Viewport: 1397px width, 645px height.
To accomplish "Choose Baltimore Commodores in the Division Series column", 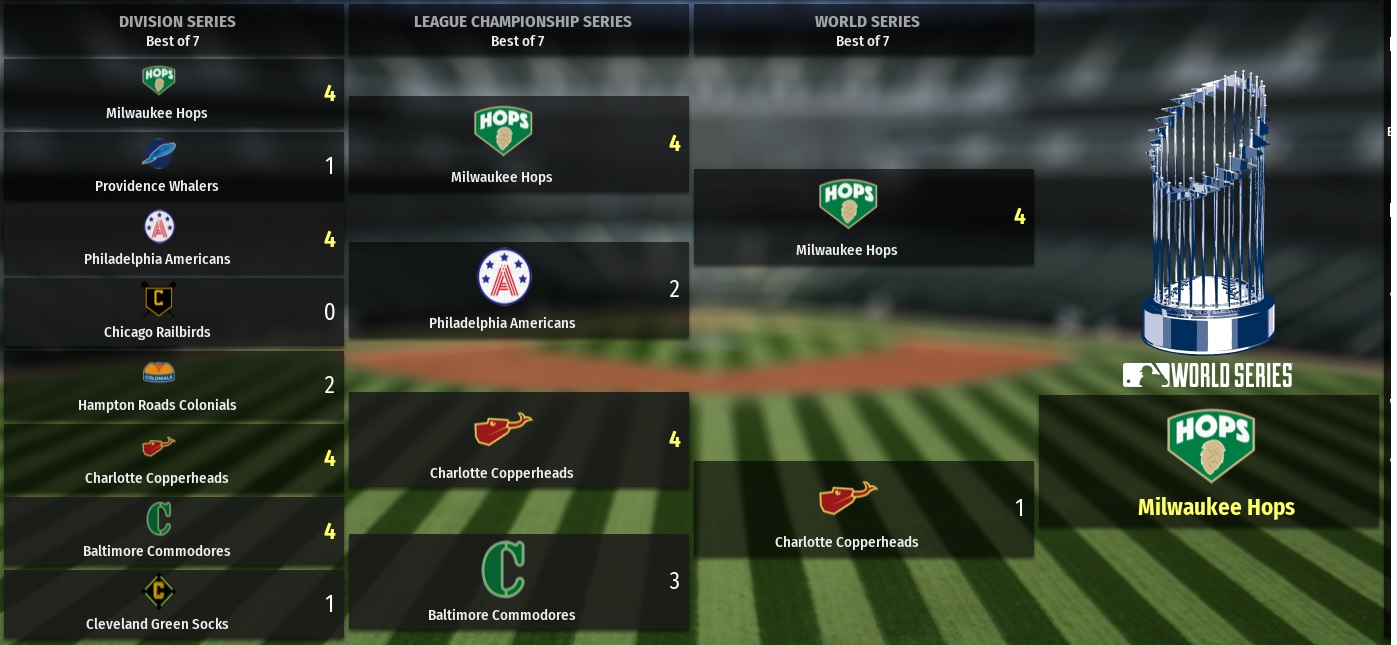I will point(173,532).
